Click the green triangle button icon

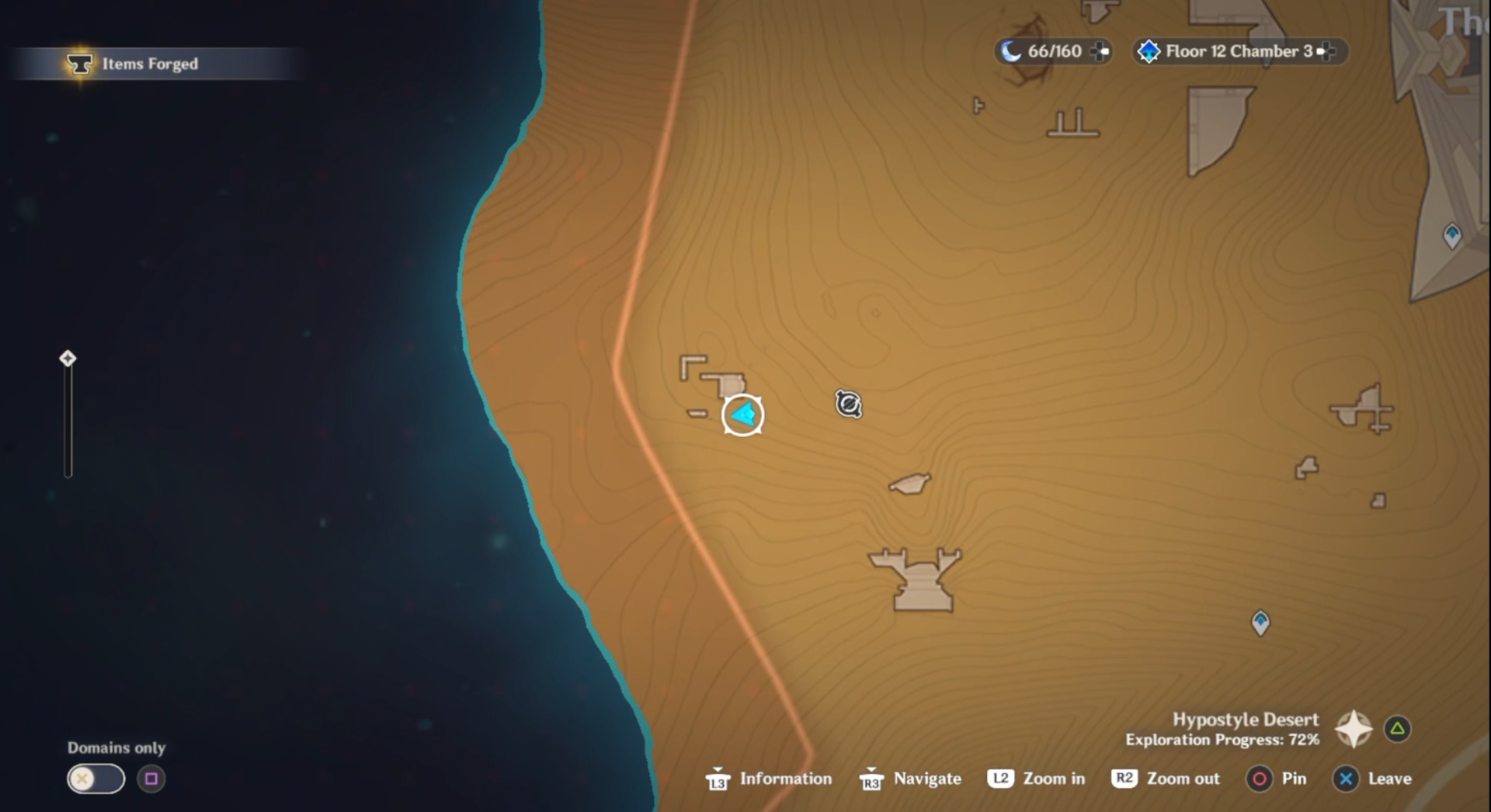1398,728
